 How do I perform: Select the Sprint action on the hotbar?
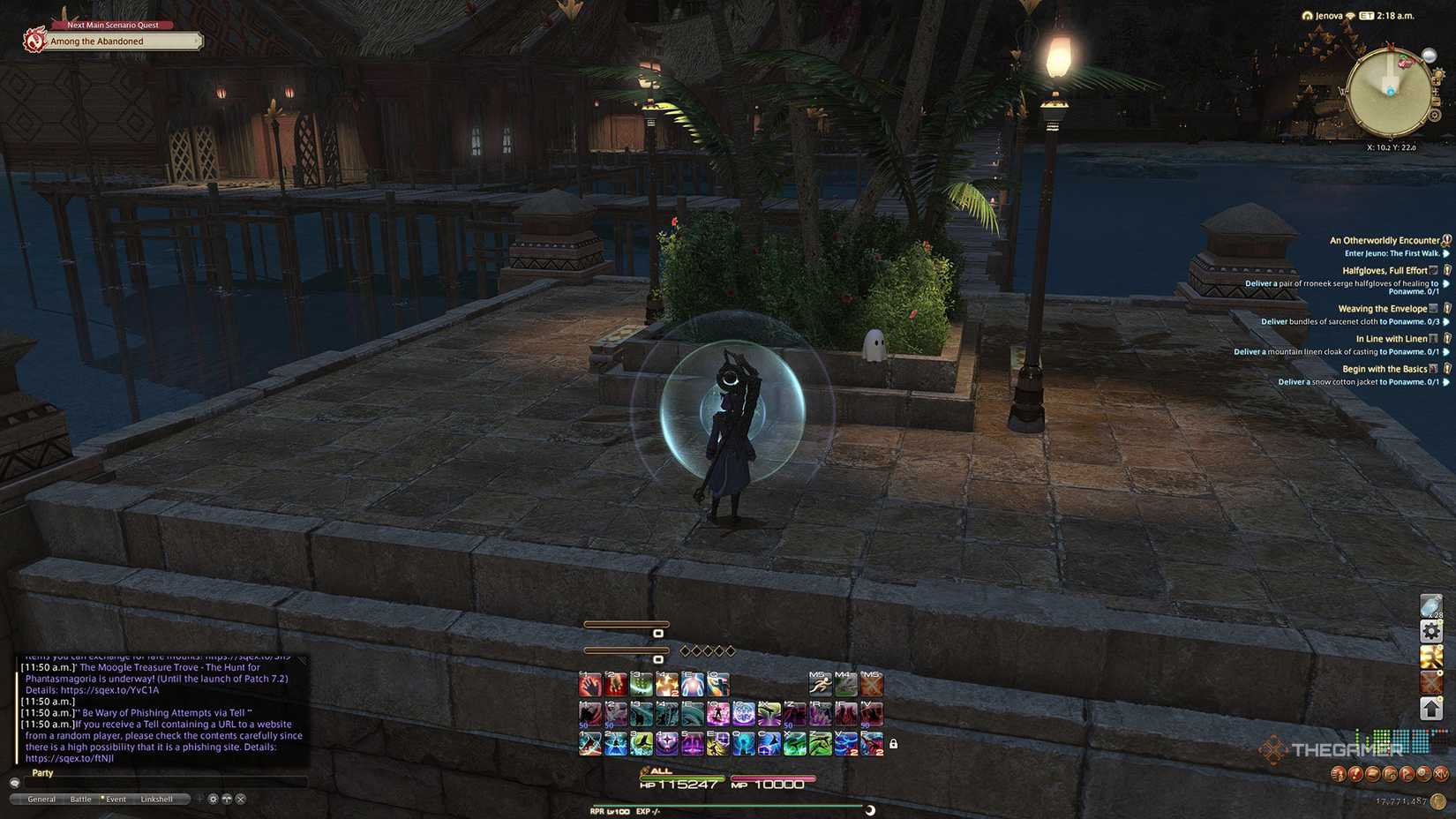point(820,684)
